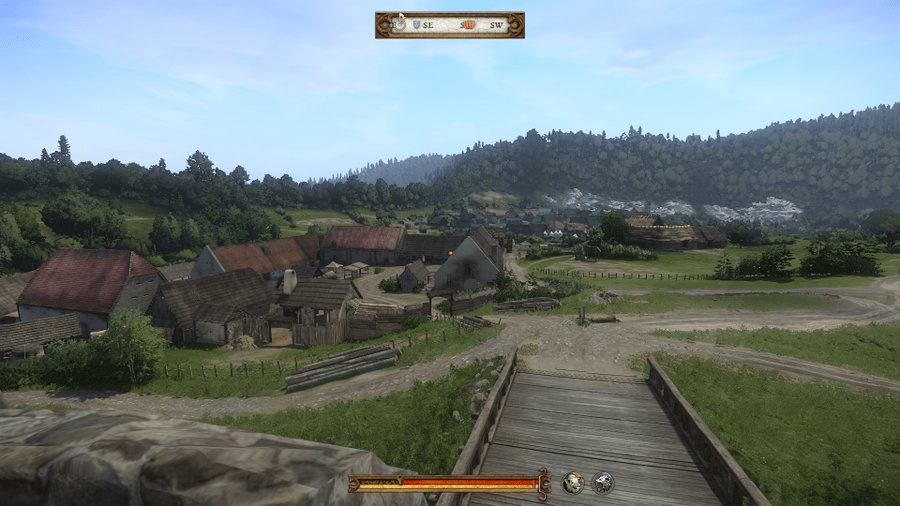Click the colored round status effect icon
Viewport: 900px width, 506px height.
(x=572, y=483)
